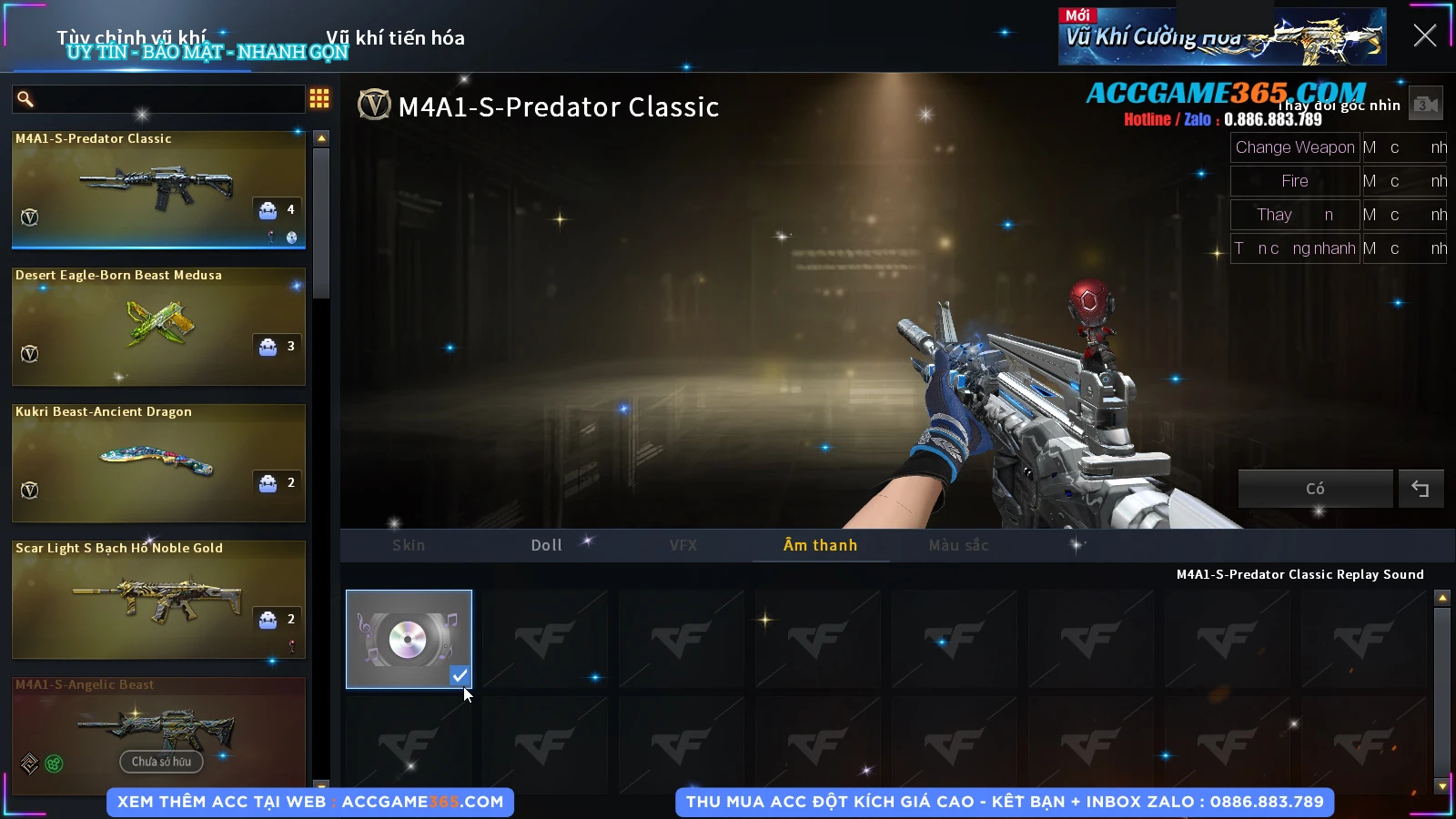The height and width of the screenshot is (819, 1456).
Task: Switch to Tùy chỉnh vũ khí tab
Action: (132, 38)
